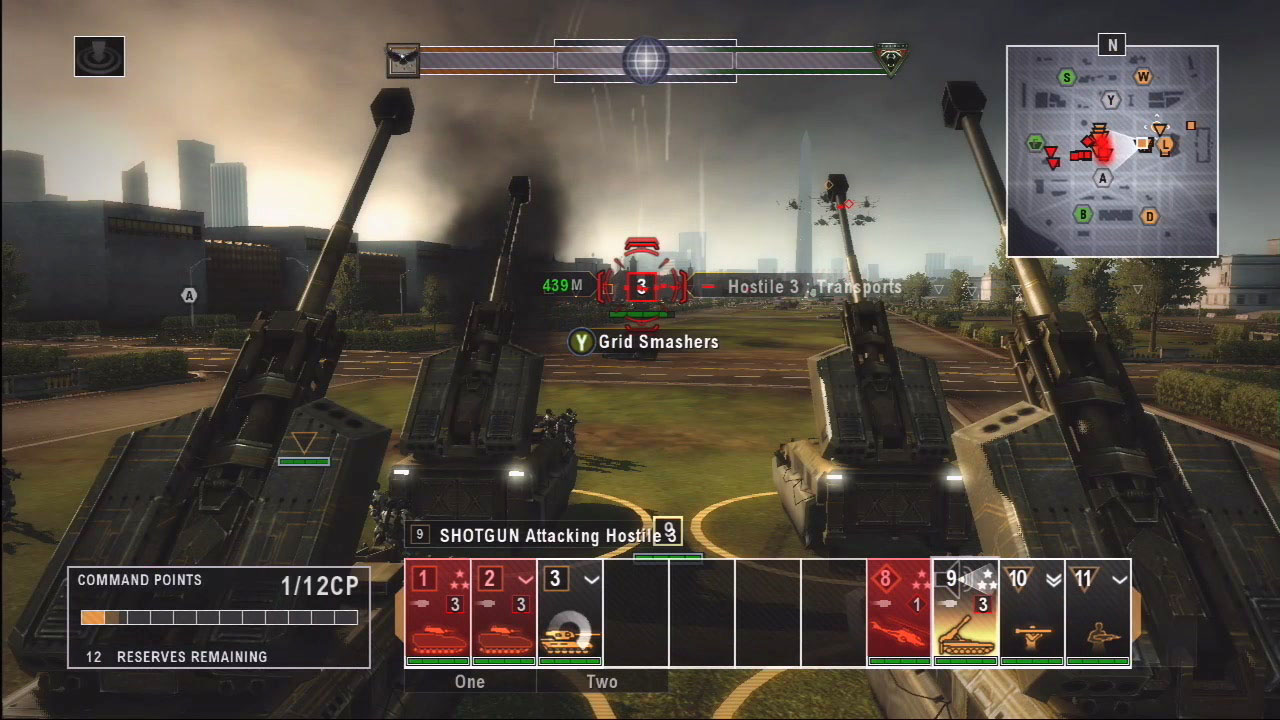Select the unit 9 badge above the unit bar
Screen dimensions: 1280x720
coord(668,531)
